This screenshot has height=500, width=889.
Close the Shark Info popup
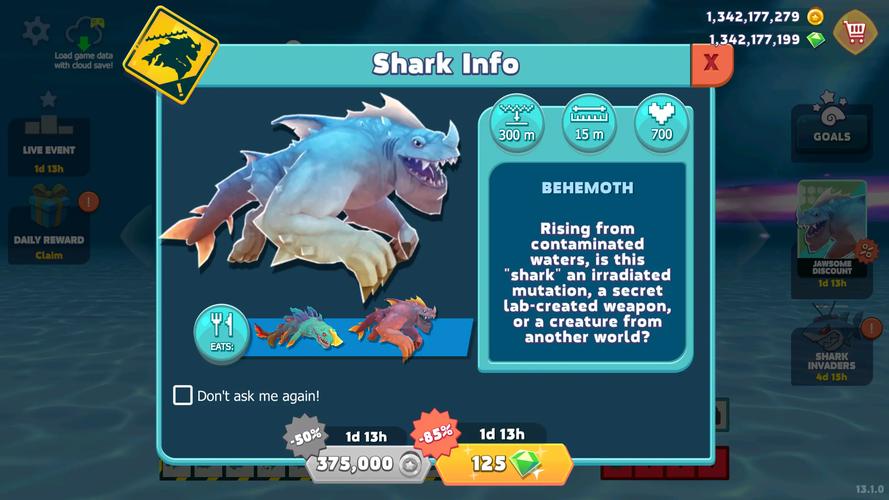(x=711, y=63)
